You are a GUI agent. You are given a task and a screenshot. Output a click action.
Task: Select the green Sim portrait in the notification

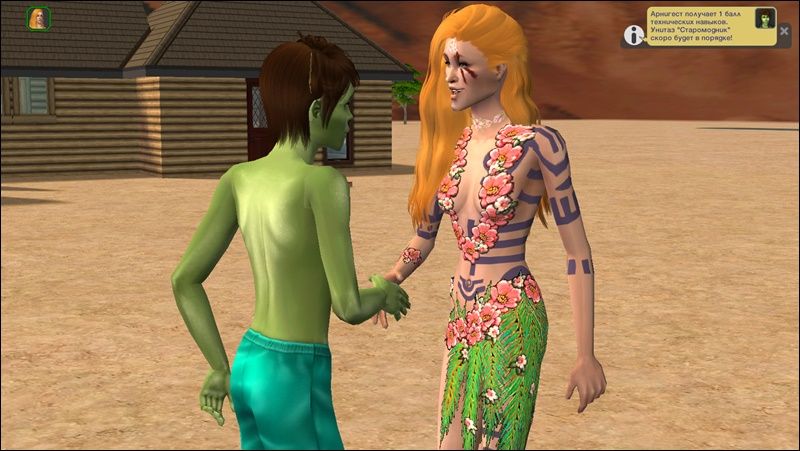point(765,18)
